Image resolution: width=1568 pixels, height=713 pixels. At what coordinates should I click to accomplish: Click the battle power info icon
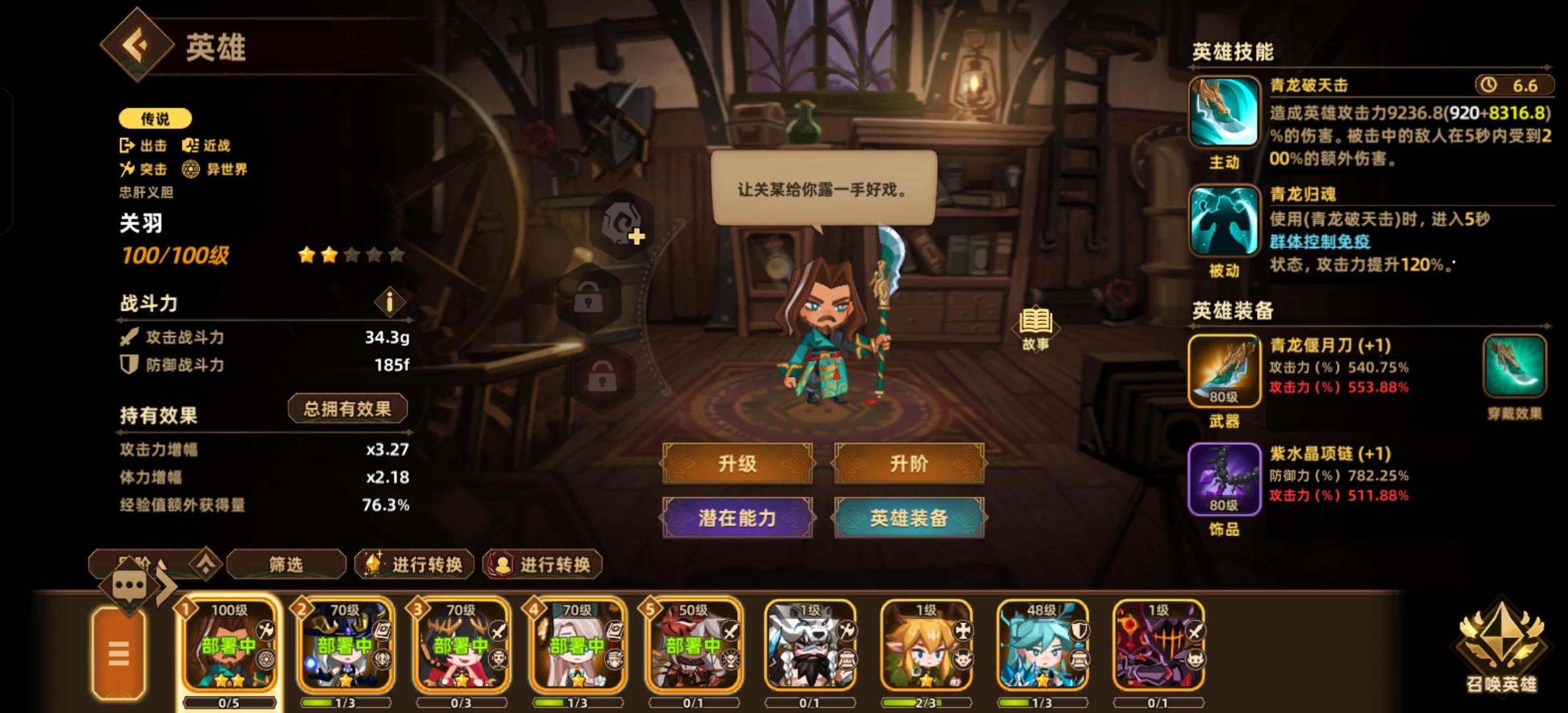389,302
